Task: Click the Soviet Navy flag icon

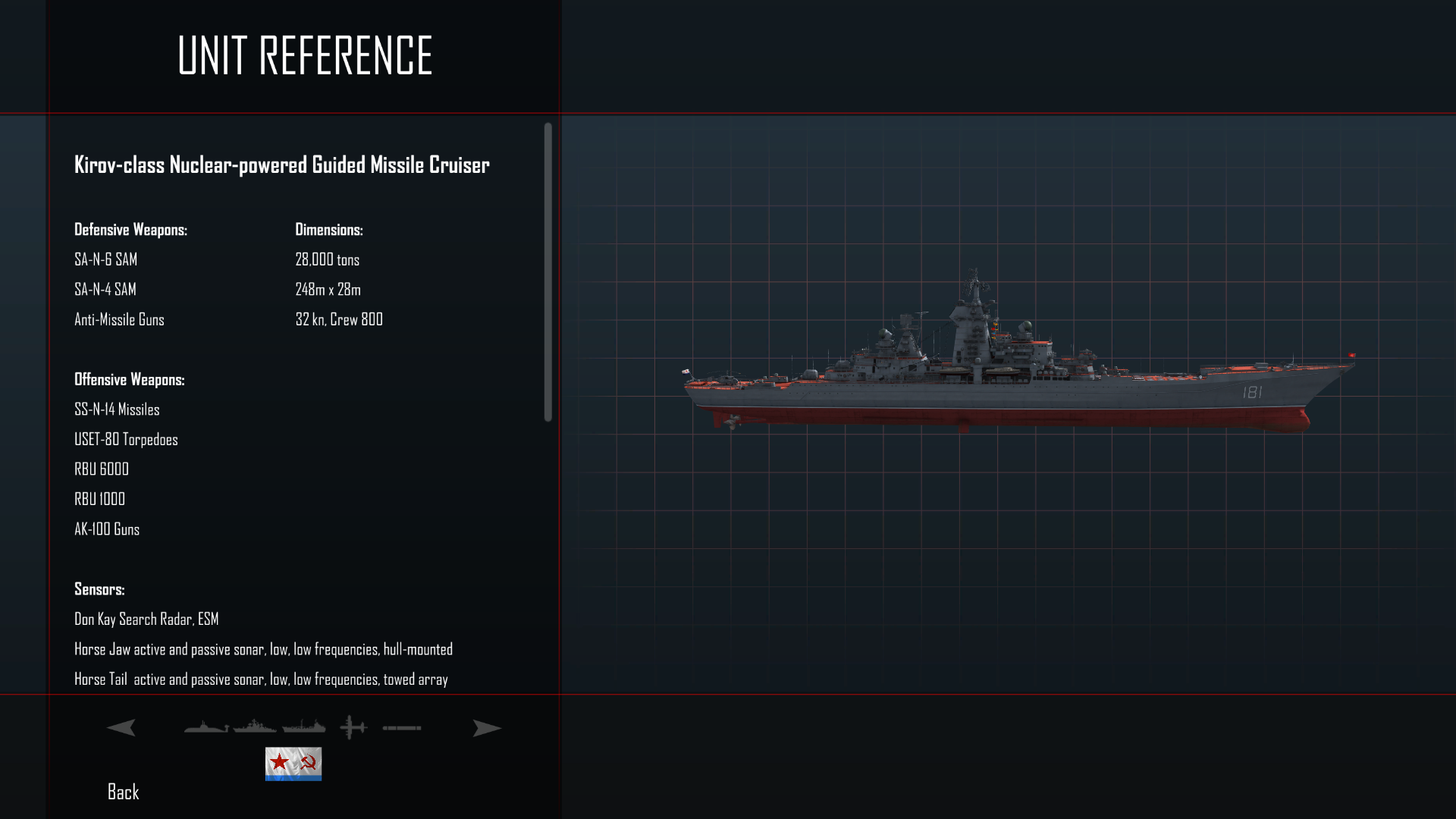Action: 293,764
